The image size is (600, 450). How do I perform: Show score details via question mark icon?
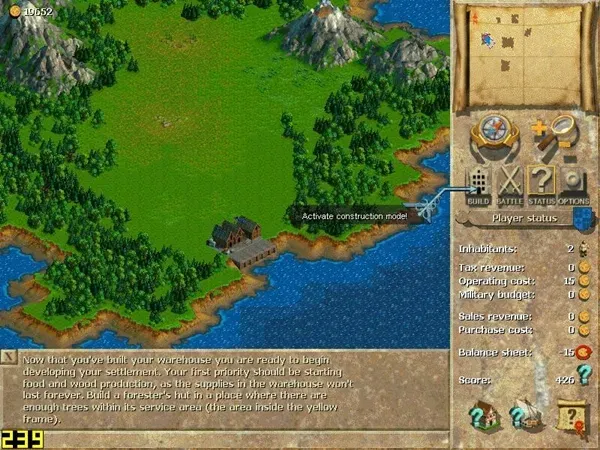click(x=582, y=379)
